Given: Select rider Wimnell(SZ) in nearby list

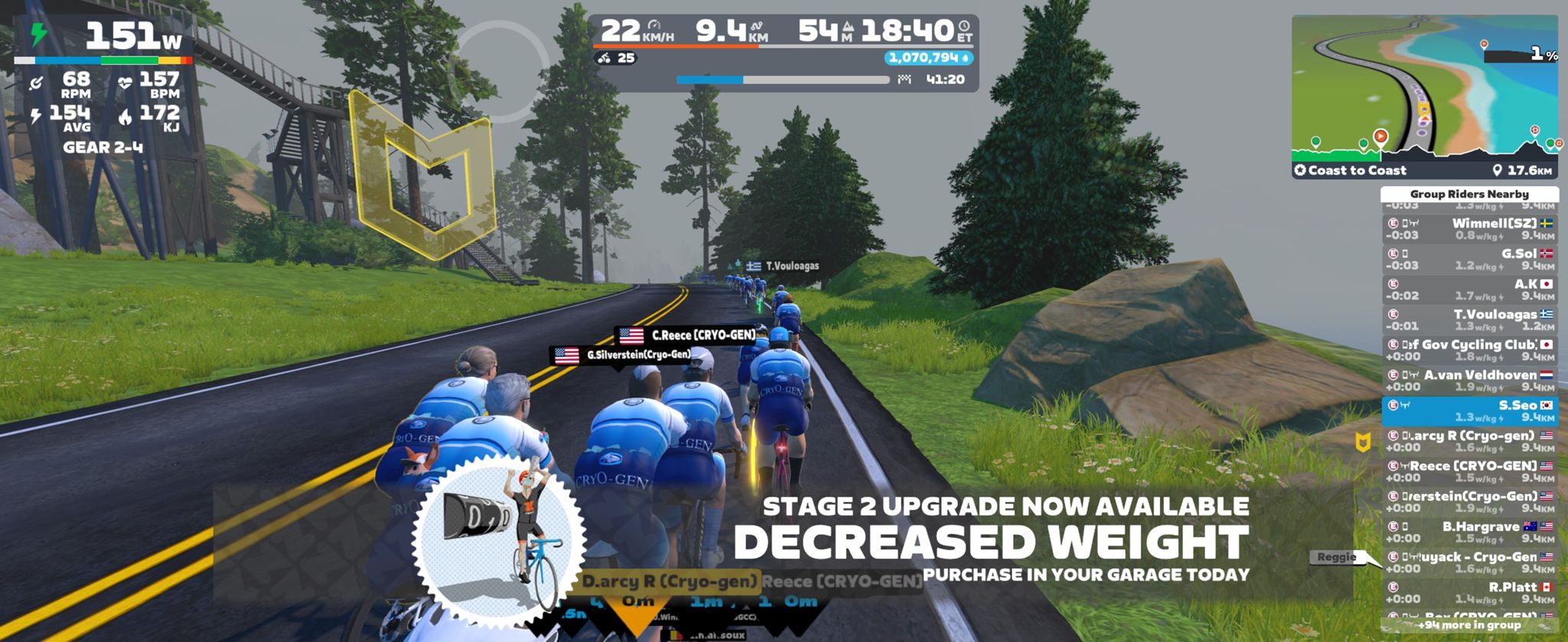Looking at the screenshot, I should [x=1469, y=229].
